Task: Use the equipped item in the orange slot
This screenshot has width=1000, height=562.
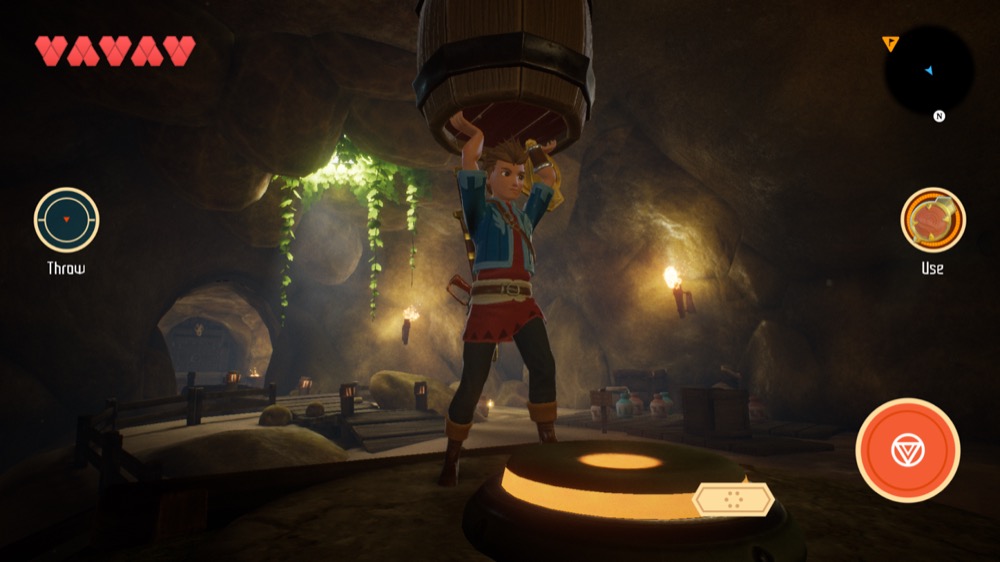Action: pyautogui.click(x=932, y=220)
